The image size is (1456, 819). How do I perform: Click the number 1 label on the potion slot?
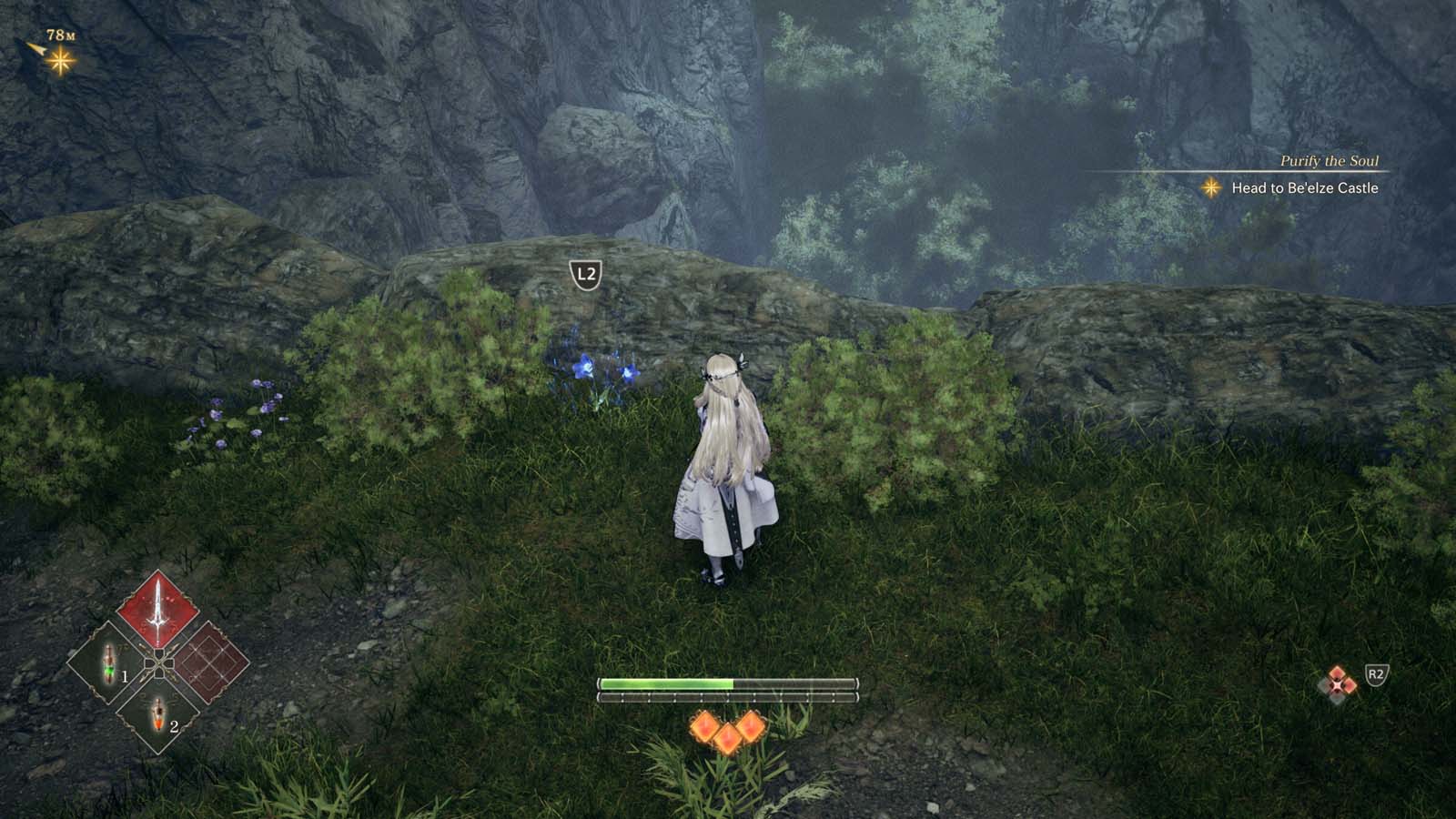click(x=125, y=676)
